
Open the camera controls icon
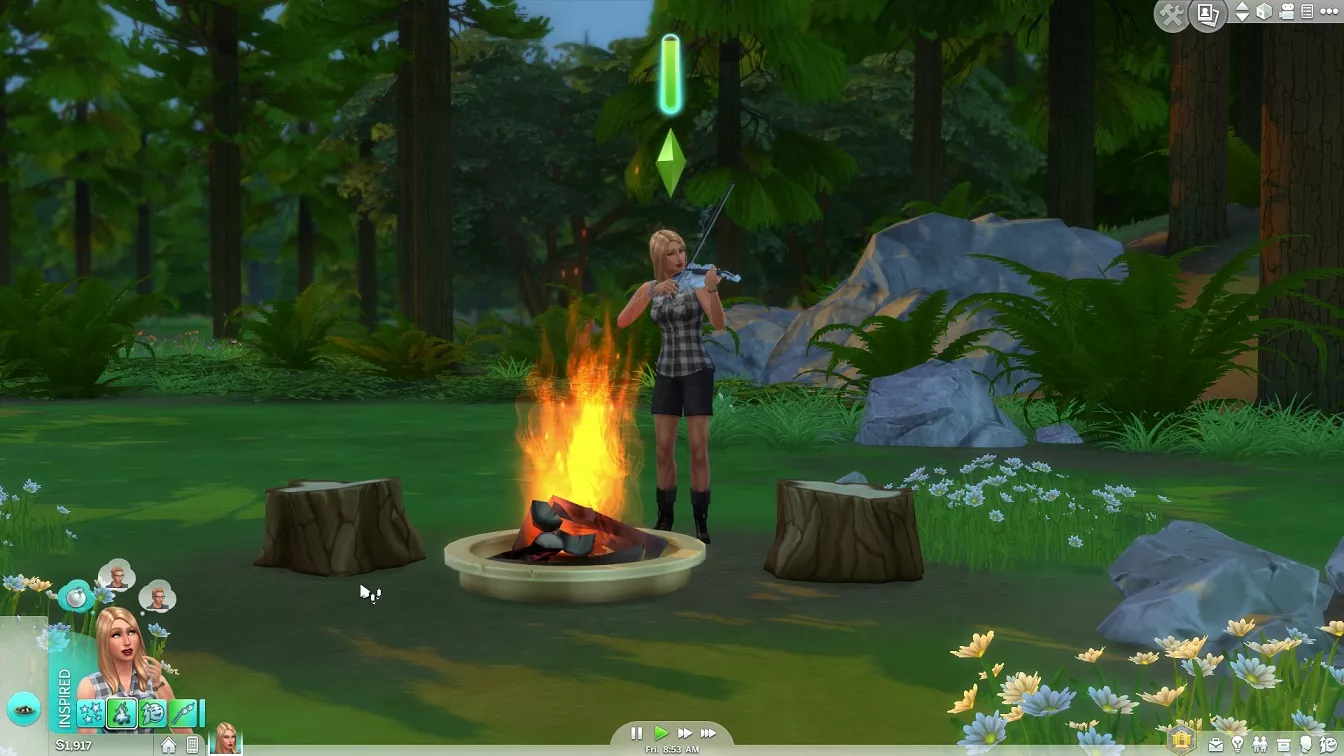(x=1287, y=12)
